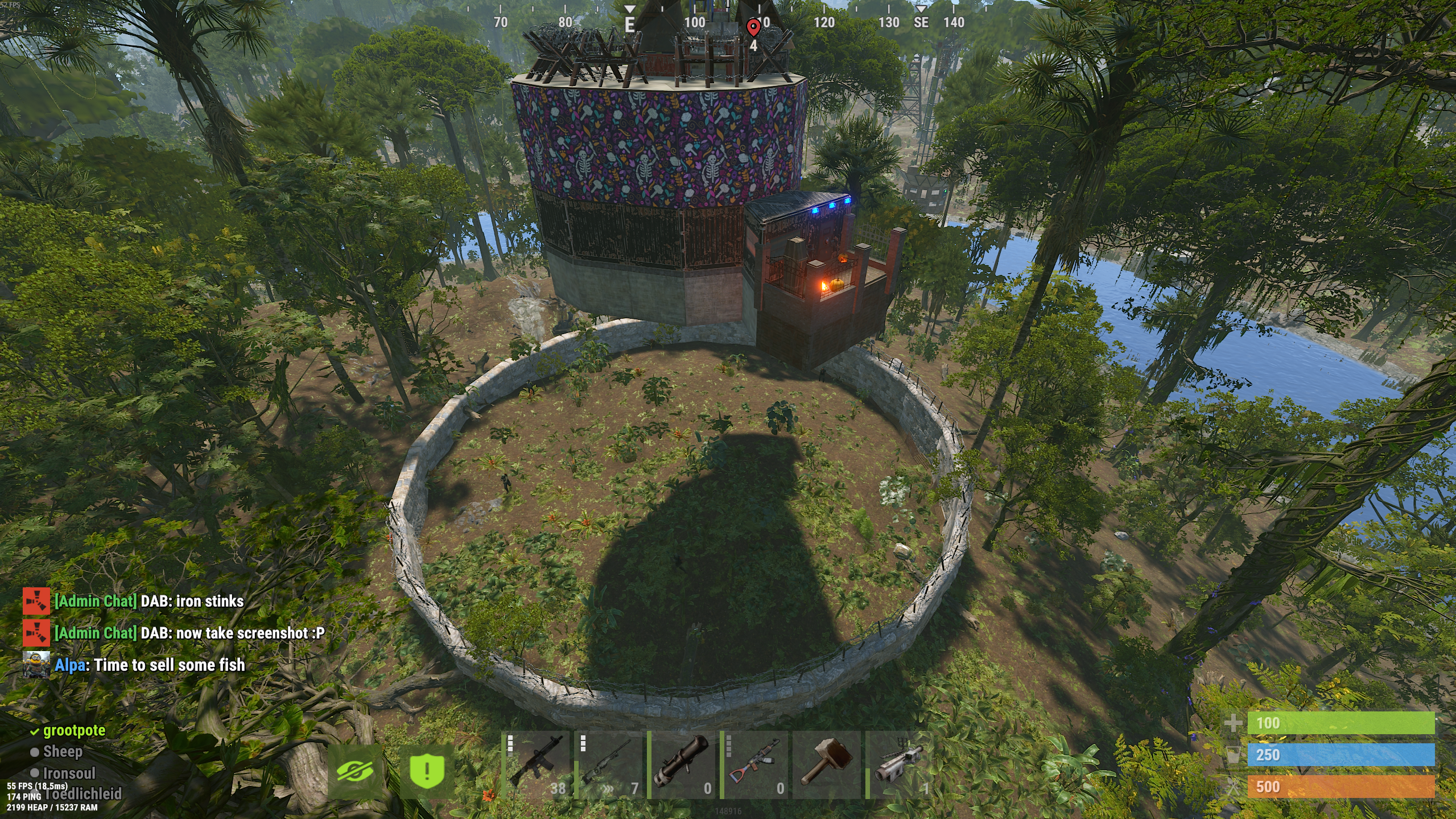Viewport: 1456px width, 819px height.
Task: Click the crossed-out eye status icon
Action: tap(355, 771)
